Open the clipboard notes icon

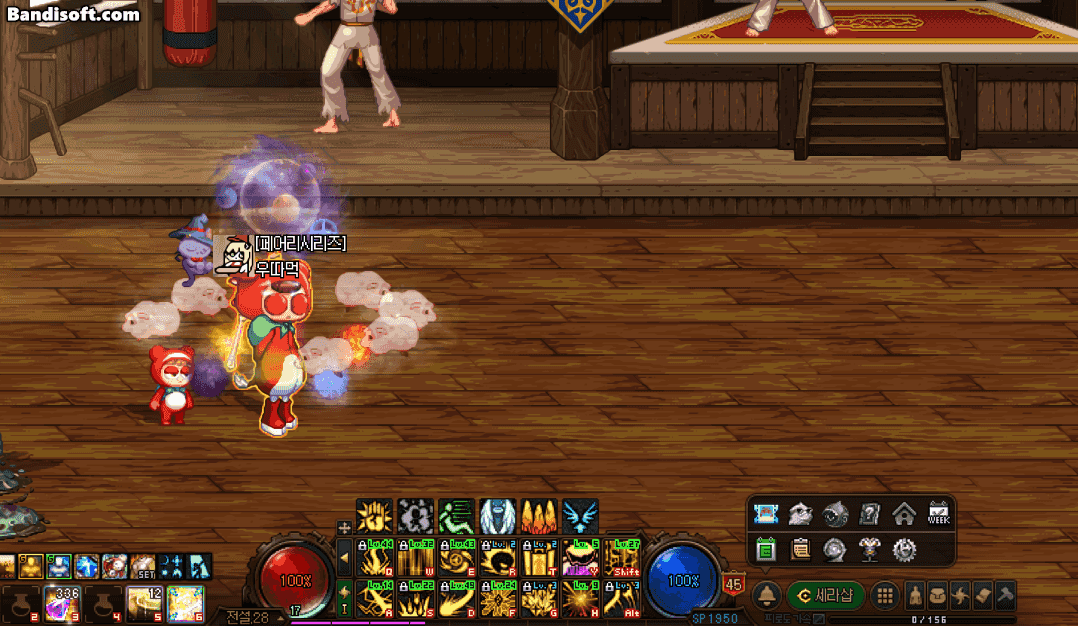[x=801, y=549]
